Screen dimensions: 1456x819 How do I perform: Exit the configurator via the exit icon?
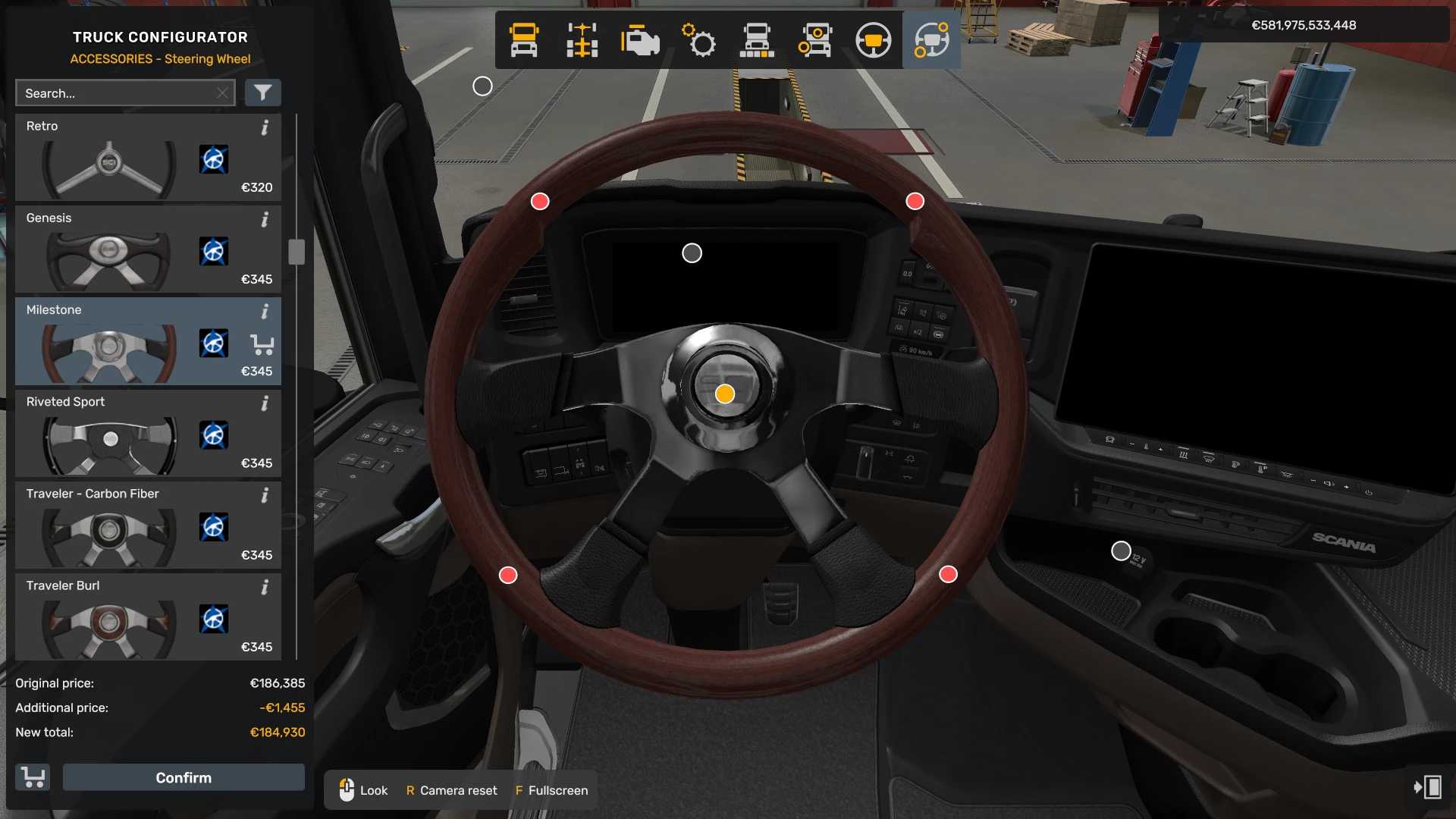[1428, 787]
